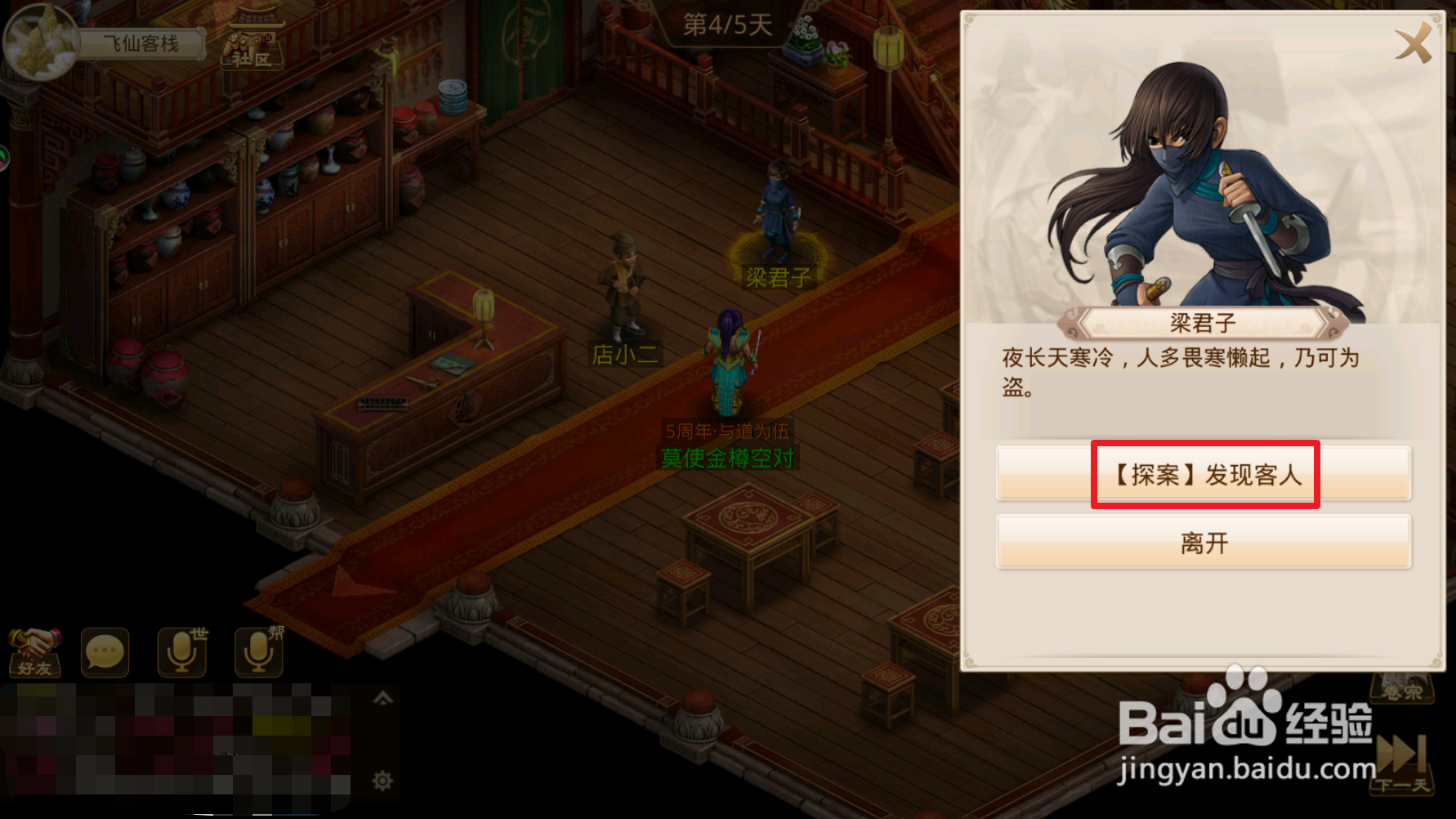Open chat with the speech bubble icon

[x=104, y=651]
